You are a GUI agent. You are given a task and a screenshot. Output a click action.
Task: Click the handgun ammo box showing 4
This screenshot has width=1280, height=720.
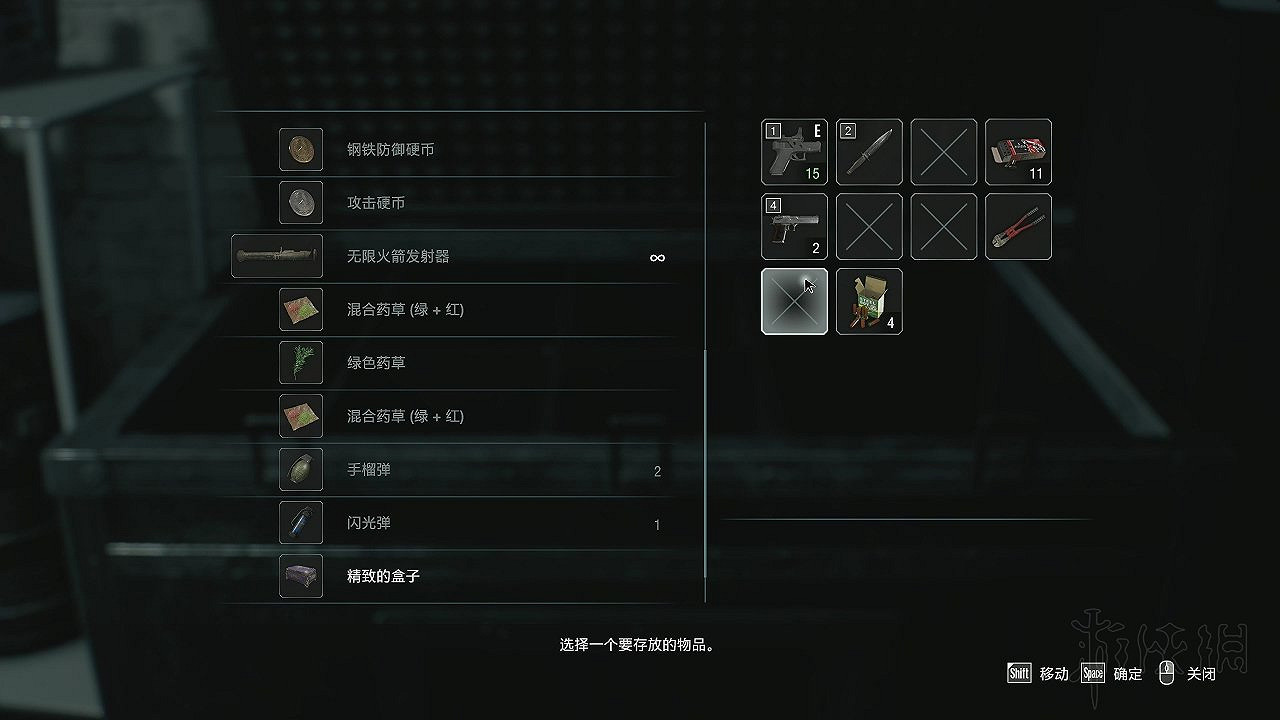[x=869, y=301]
